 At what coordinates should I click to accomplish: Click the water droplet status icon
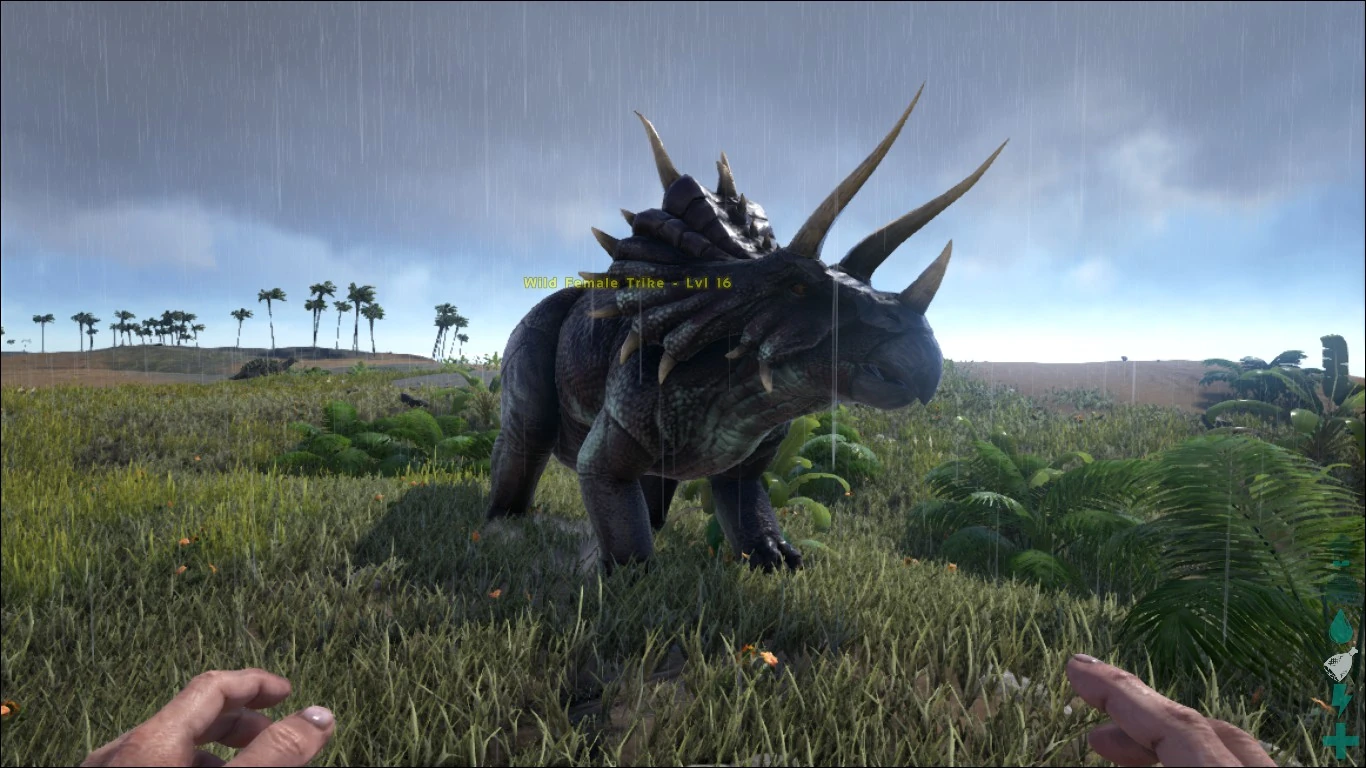coord(1340,627)
